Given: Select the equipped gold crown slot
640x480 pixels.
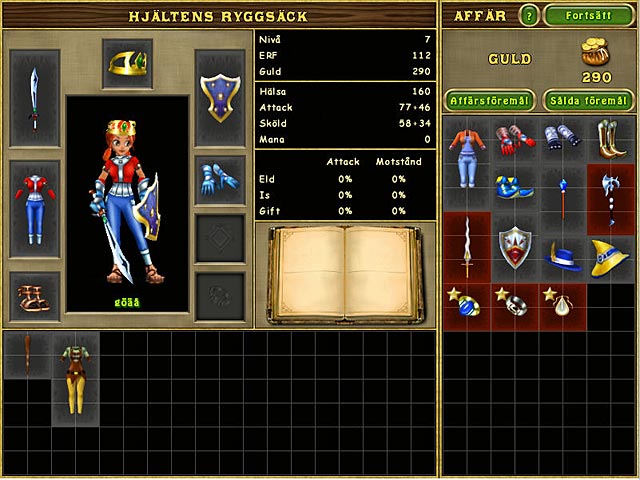Looking at the screenshot, I should (x=127, y=64).
